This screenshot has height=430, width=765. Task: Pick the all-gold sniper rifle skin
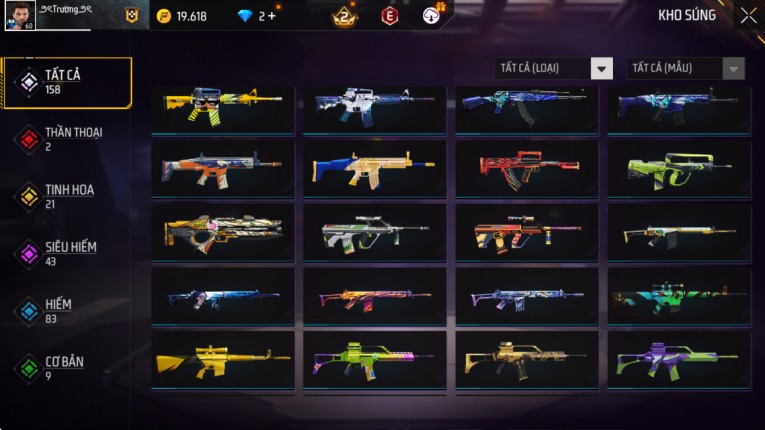coord(222,359)
